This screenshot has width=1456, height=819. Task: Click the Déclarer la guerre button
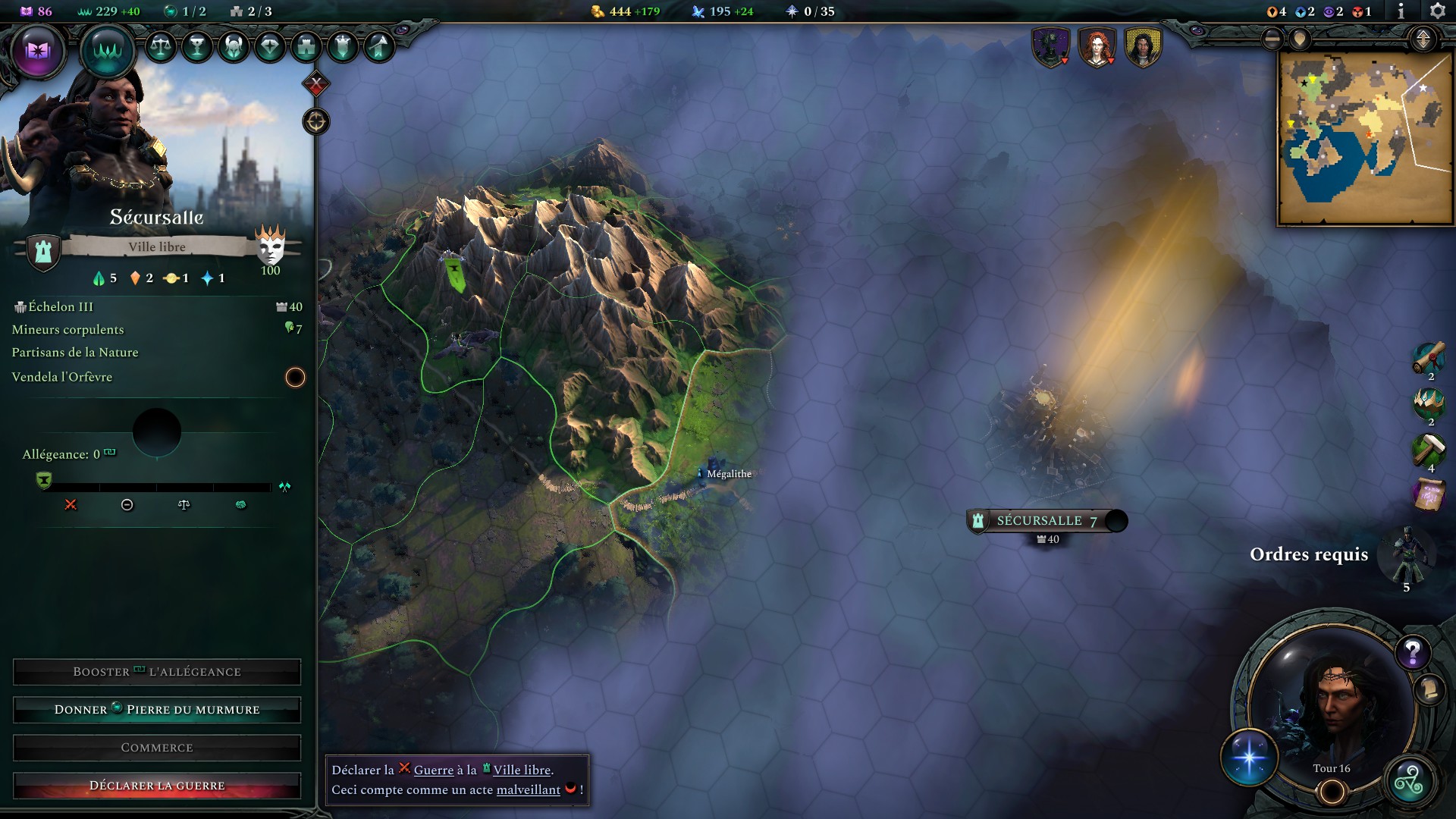(x=157, y=786)
